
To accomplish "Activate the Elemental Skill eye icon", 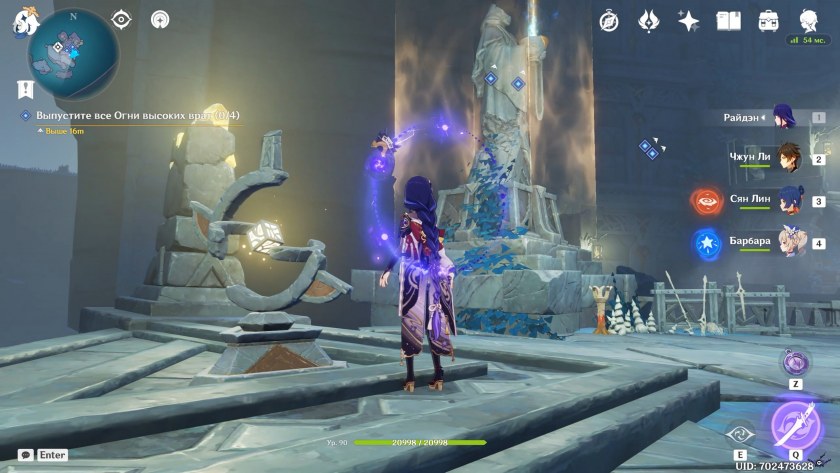I will coord(741,434).
